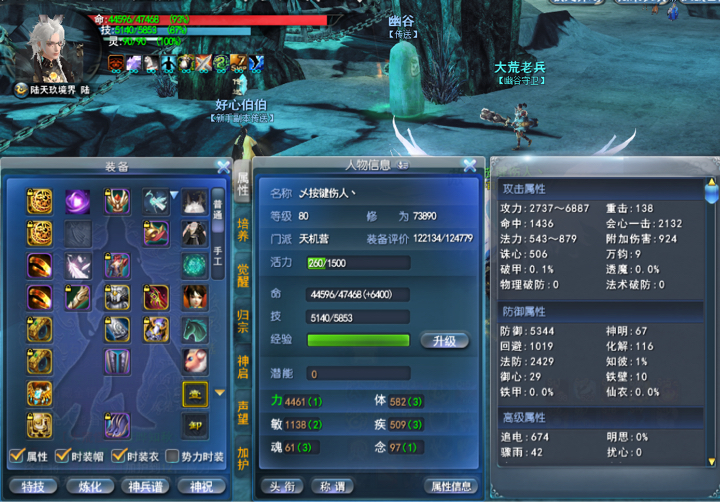This screenshot has height=502, width=720.
Task: Enable the 势力时装 faction fashion checkbox
Action: (x=174, y=457)
